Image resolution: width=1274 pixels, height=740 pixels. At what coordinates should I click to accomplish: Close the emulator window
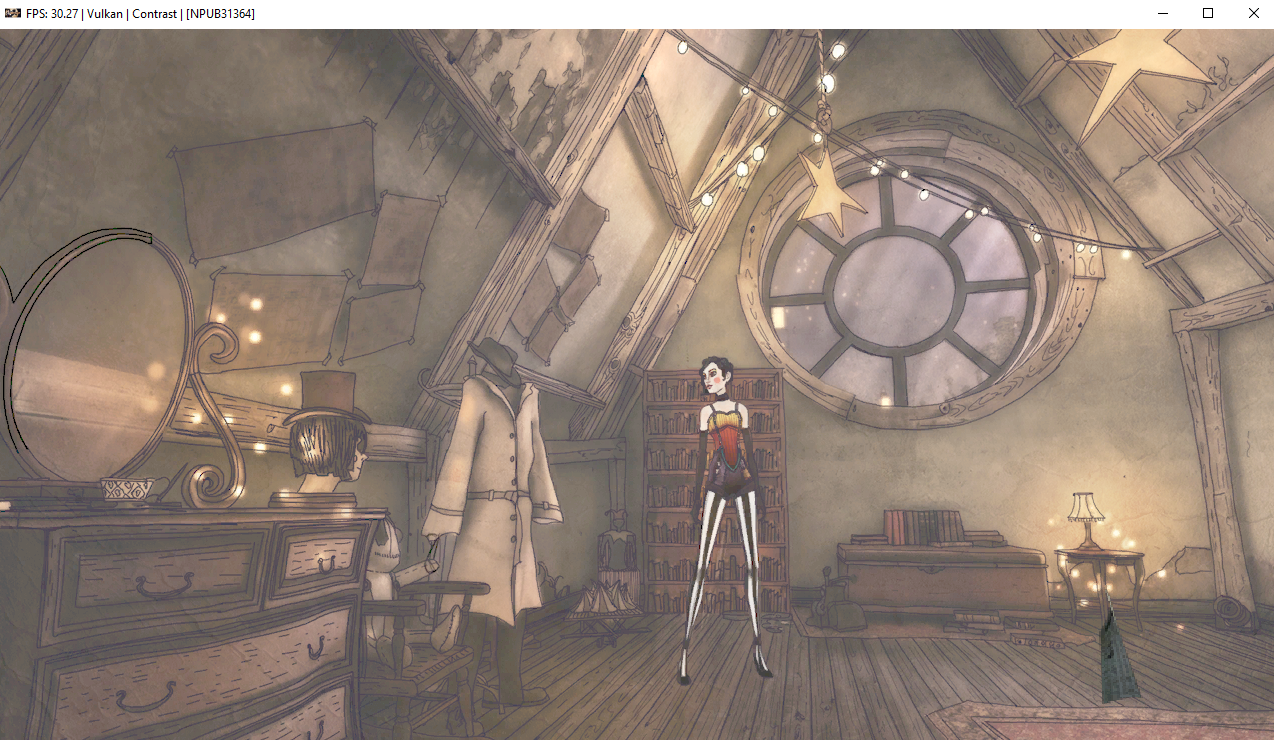tap(1253, 13)
